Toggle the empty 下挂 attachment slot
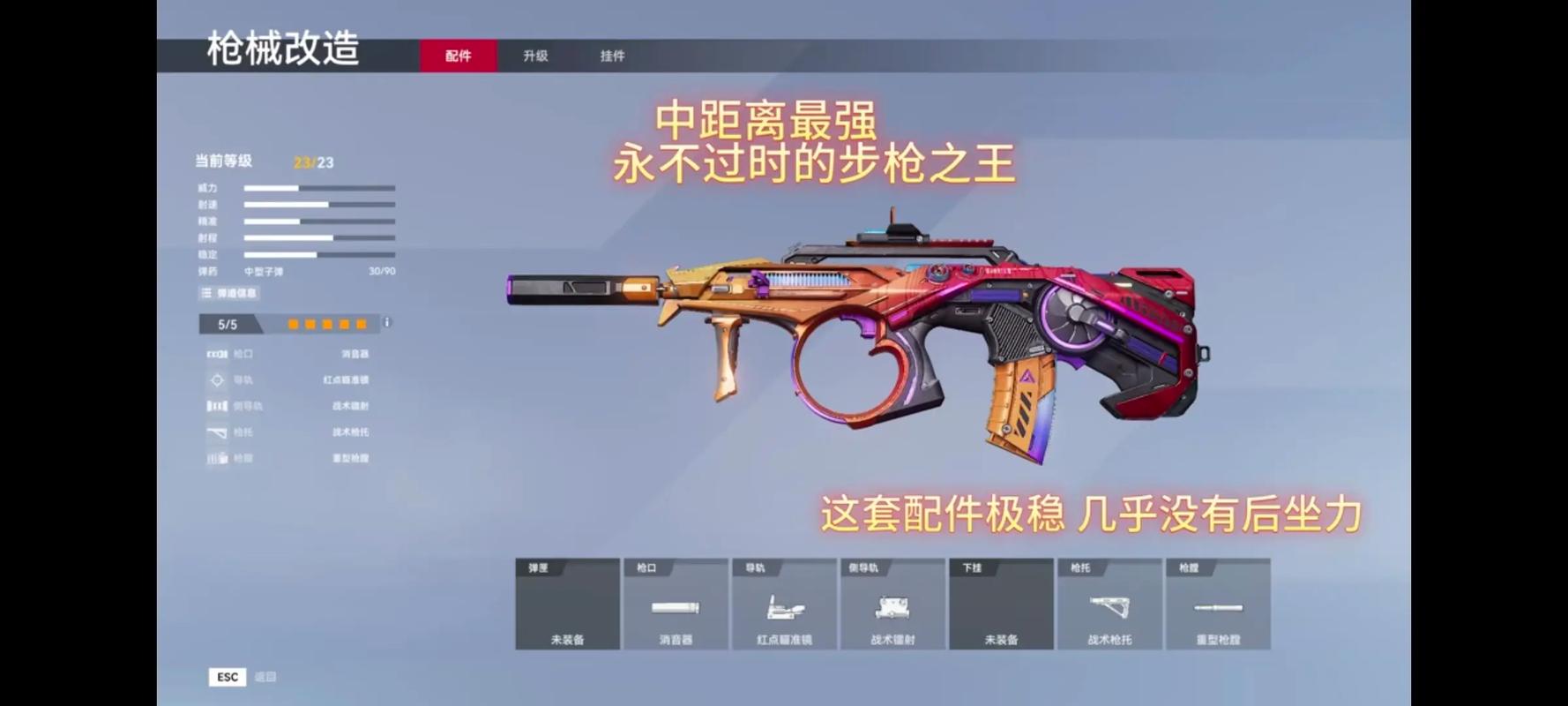The image size is (1568, 706). point(1000,605)
